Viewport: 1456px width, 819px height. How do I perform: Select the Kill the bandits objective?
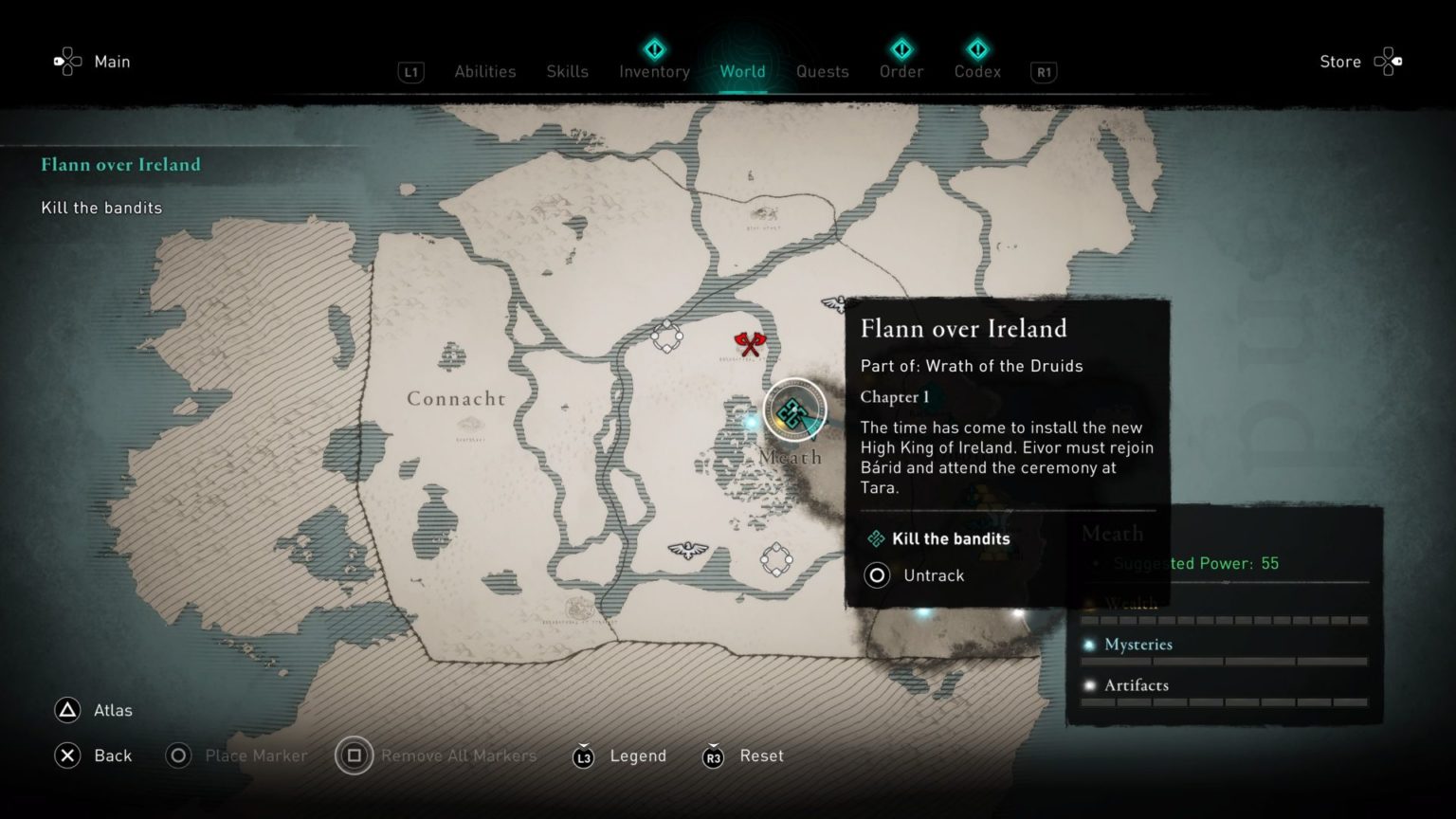pyautogui.click(x=951, y=538)
